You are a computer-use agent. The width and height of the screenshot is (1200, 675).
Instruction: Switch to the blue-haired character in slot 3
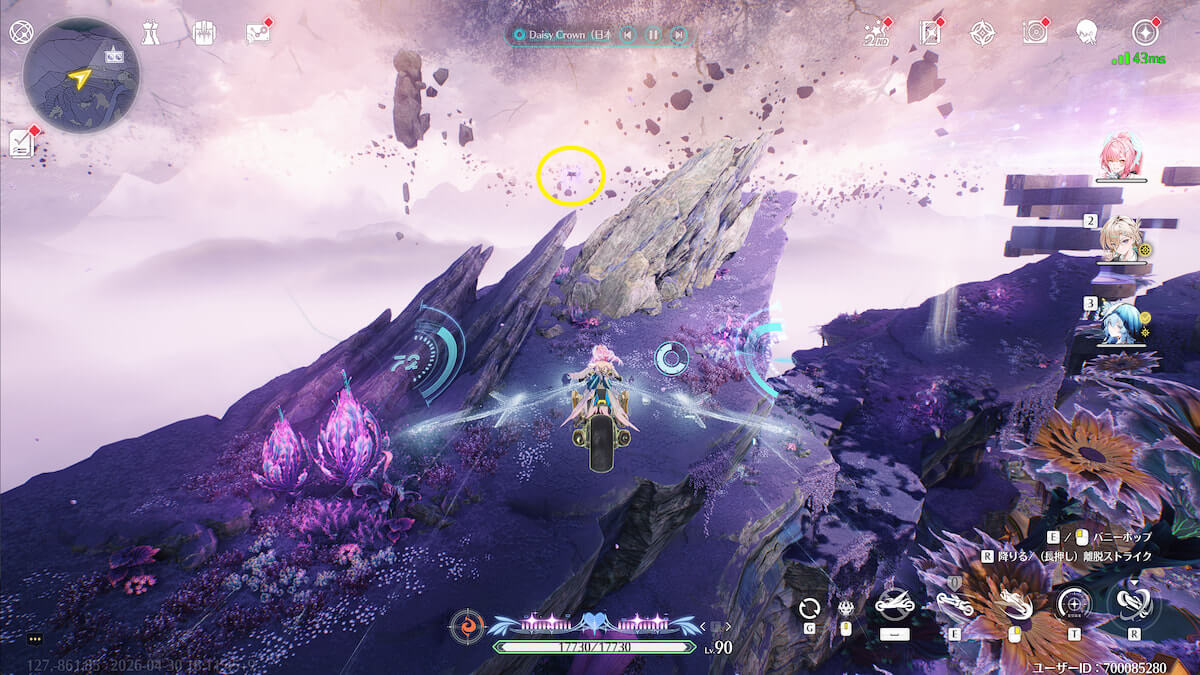click(x=1120, y=322)
